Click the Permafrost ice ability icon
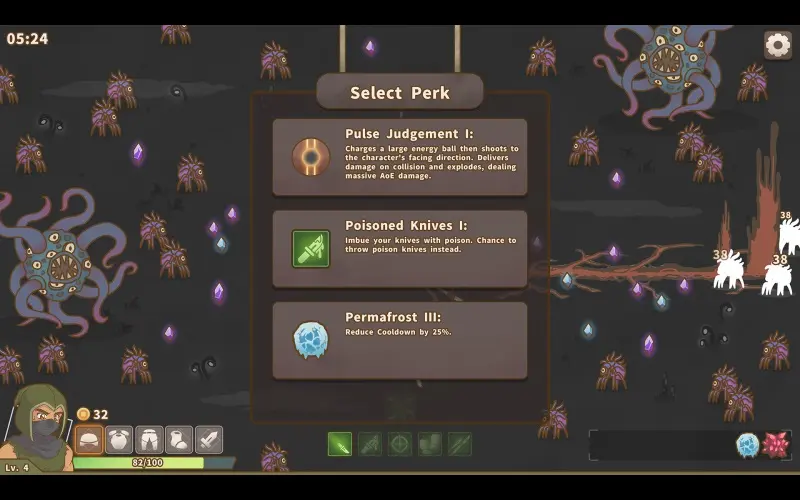 (748, 445)
